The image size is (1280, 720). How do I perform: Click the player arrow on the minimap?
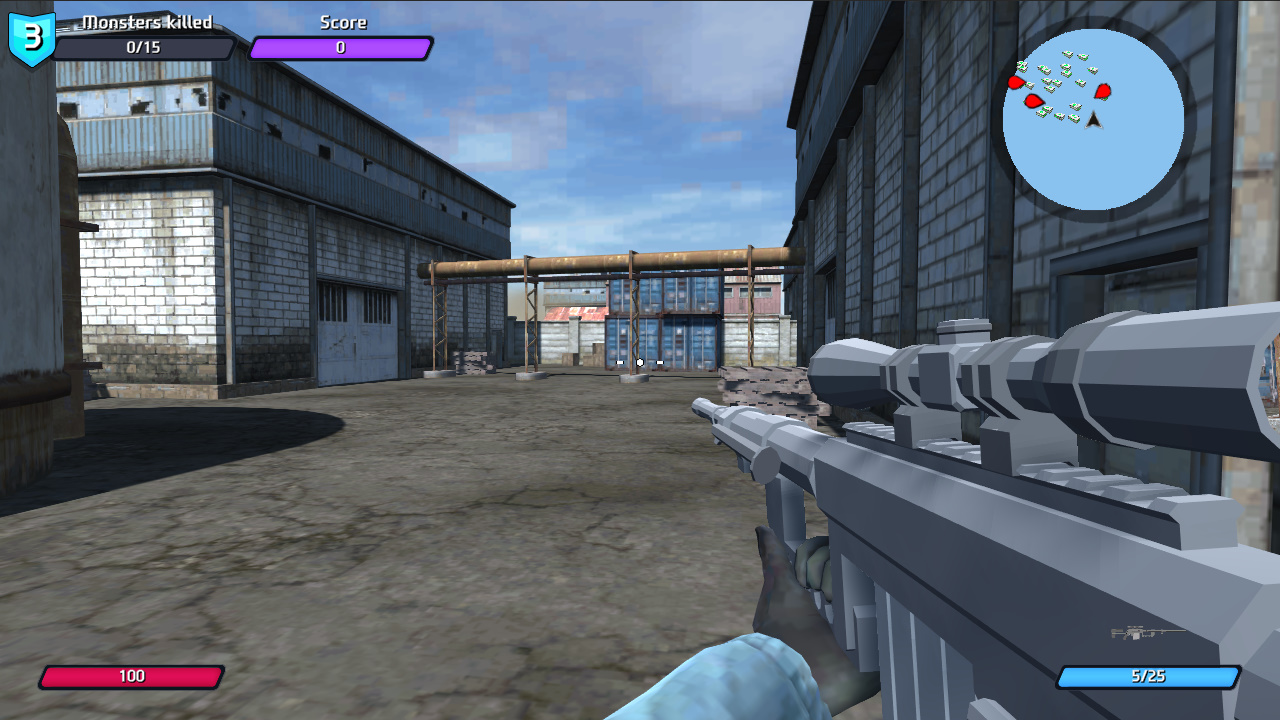pyautogui.click(x=1093, y=121)
